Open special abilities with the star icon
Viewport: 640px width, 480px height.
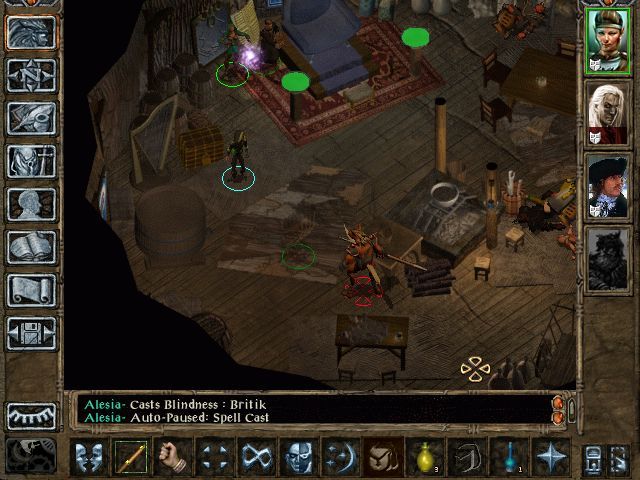pyautogui.click(x=552, y=457)
